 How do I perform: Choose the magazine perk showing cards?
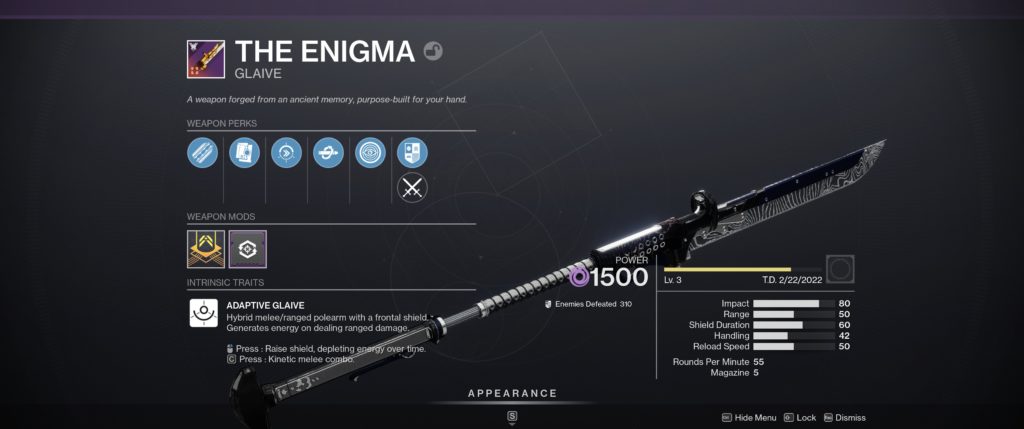coord(244,153)
